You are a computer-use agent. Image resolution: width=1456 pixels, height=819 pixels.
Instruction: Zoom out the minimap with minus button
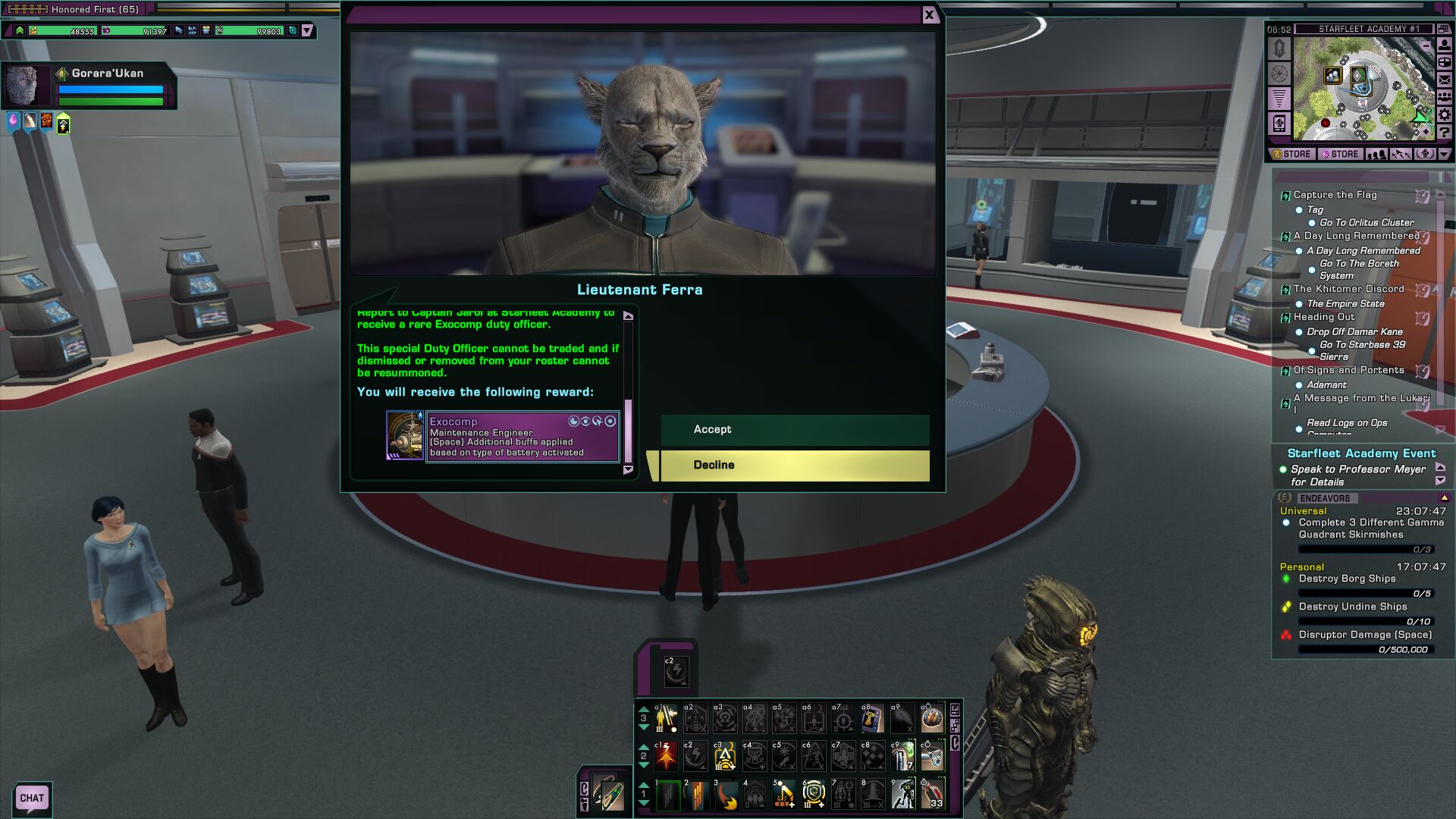pos(1426,46)
